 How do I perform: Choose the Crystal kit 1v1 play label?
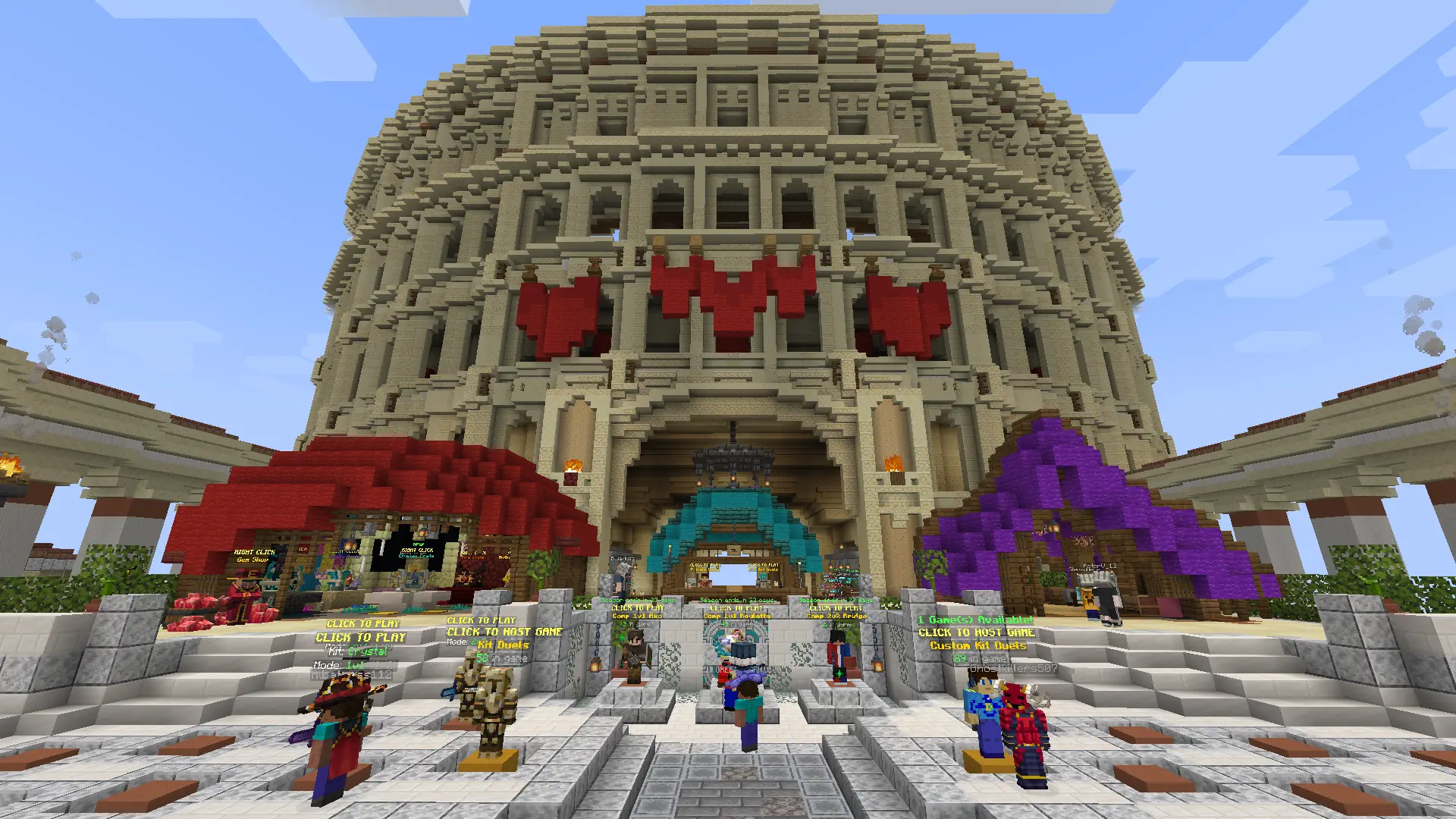click(x=361, y=638)
